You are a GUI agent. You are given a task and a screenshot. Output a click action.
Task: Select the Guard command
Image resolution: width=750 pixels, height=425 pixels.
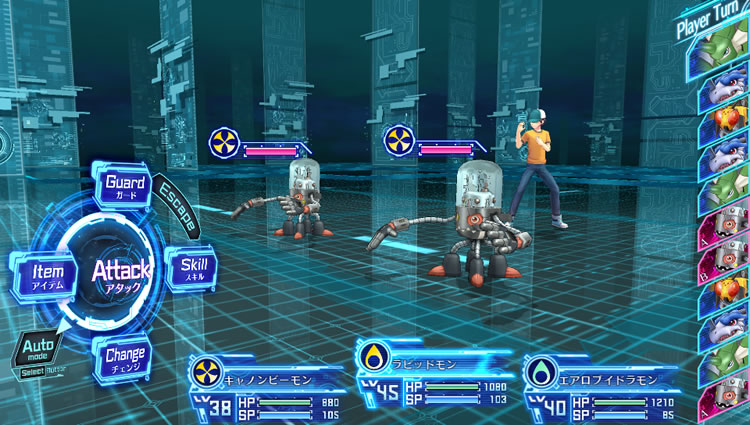[x=125, y=186]
